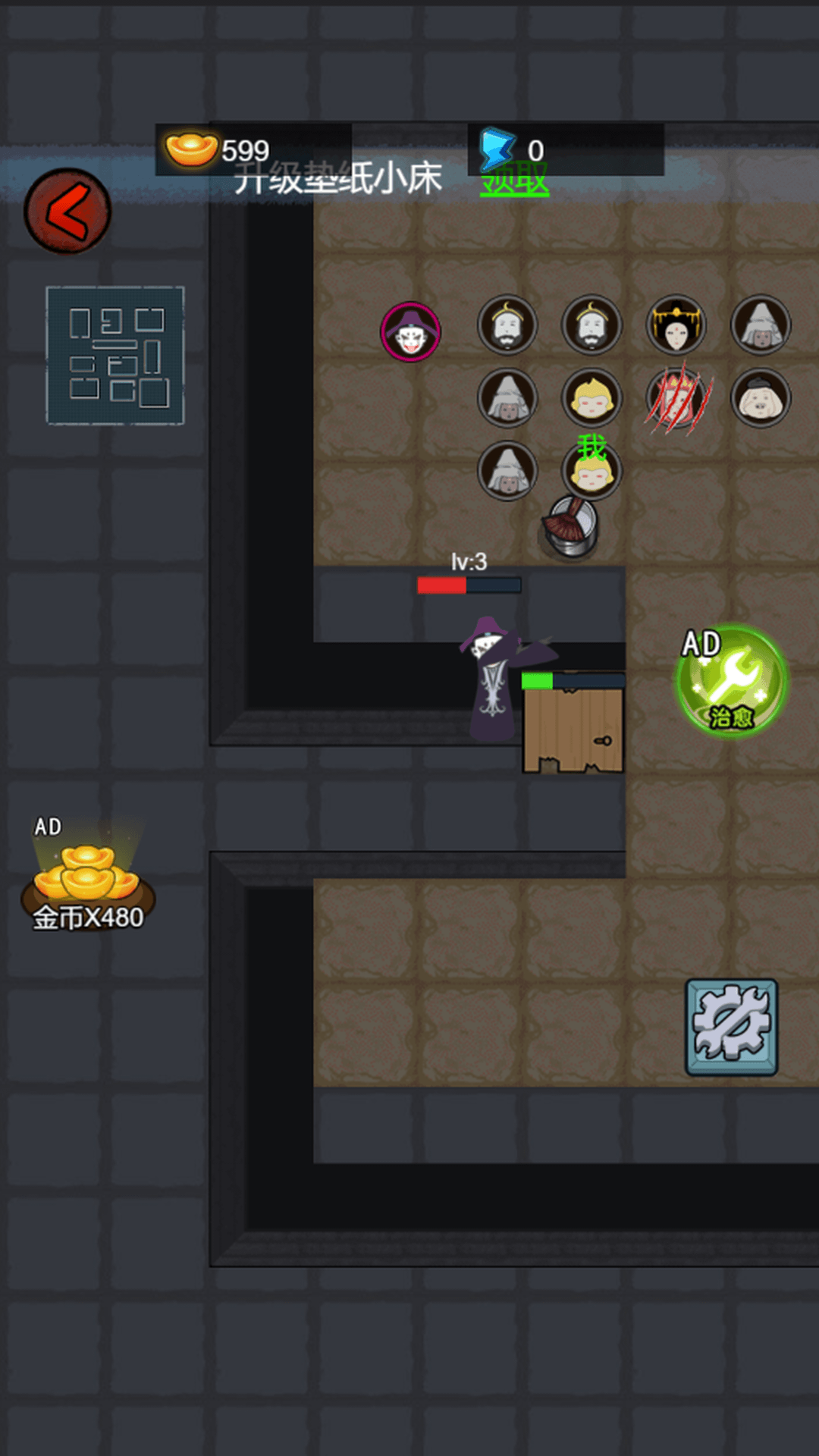Select my character portrait marked 我

pos(591,472)
